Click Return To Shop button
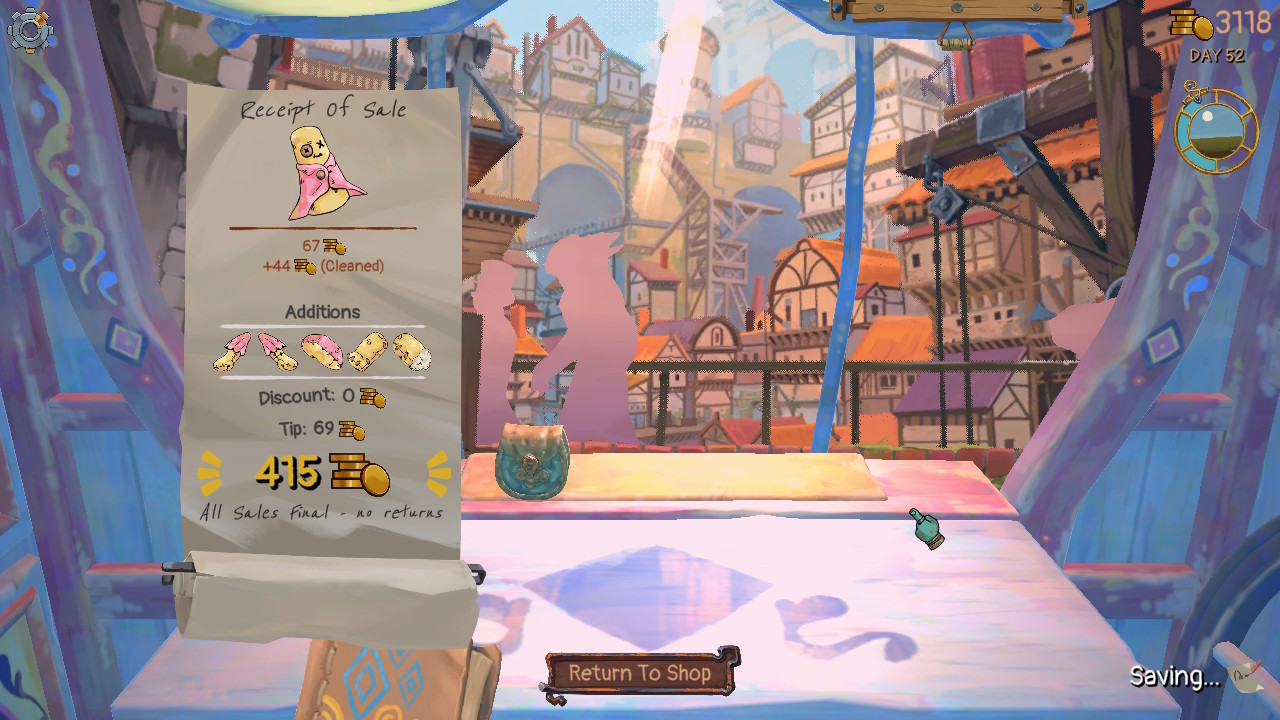This screenshot has height=720, width=1280. pyautogui.click(x=640, y=673)
